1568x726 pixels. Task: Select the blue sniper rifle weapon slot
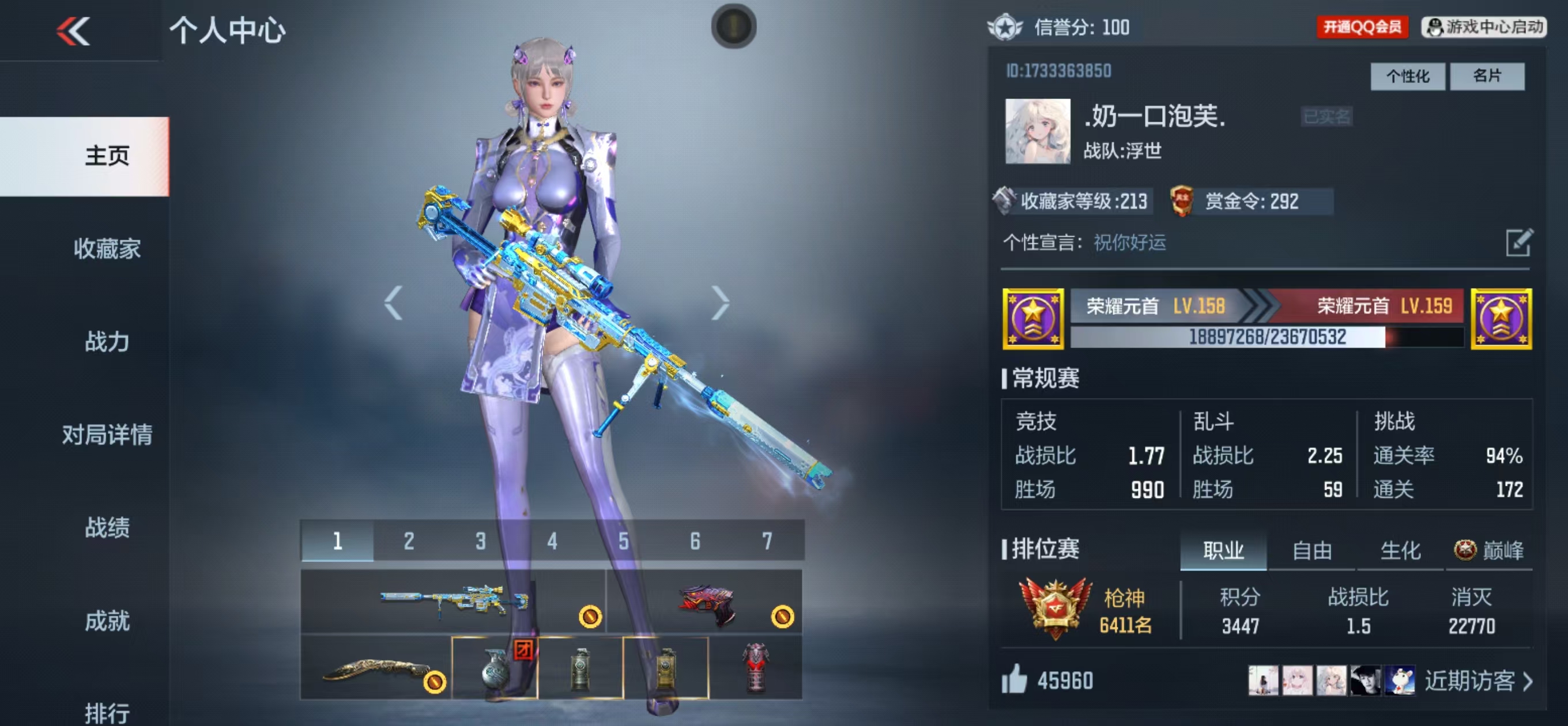[453, 600]
